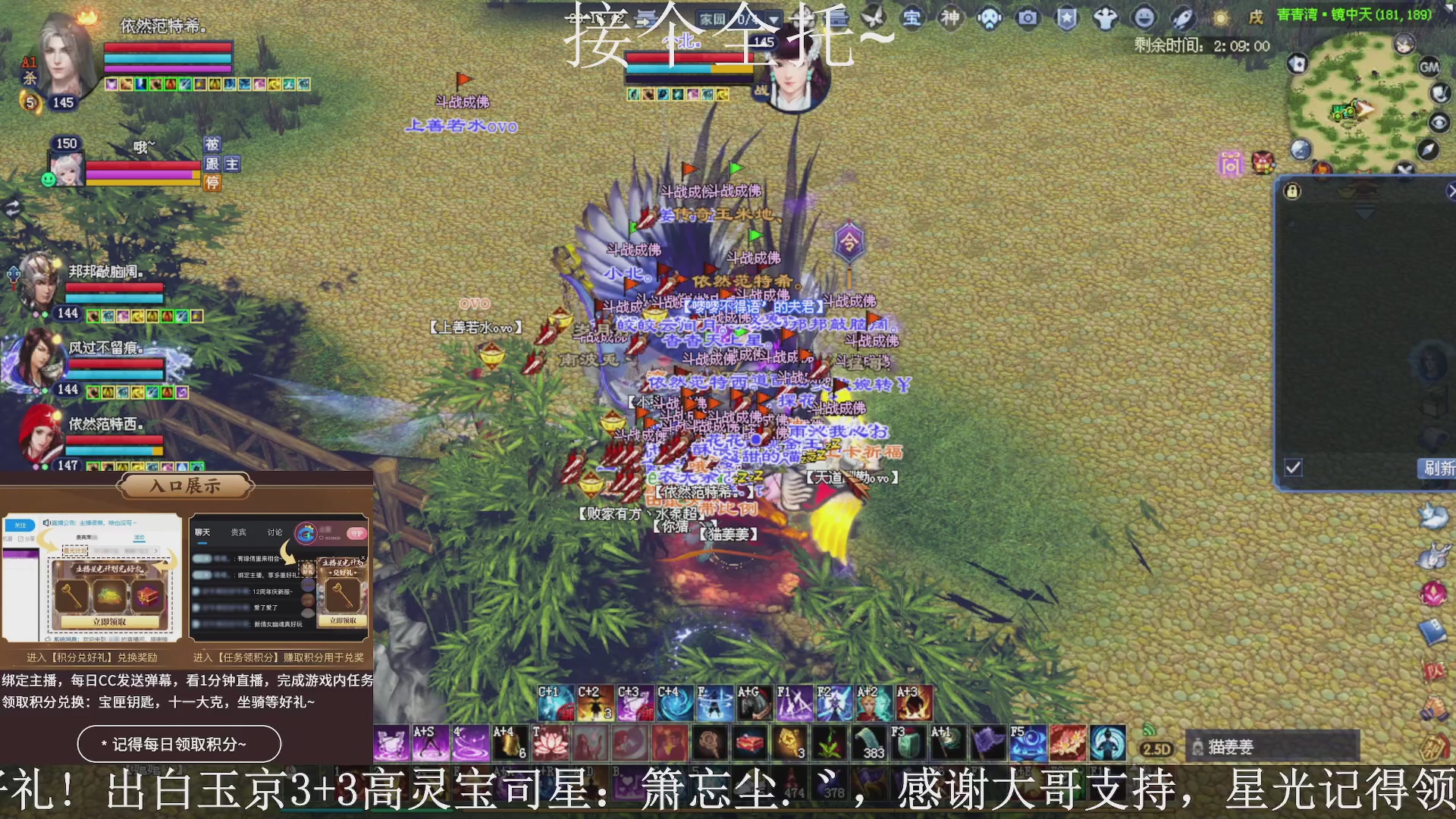This screenshot has height=819, width=1456.
Task: Switch to the 贵宾 tab in chat panel
Action: 237,532
